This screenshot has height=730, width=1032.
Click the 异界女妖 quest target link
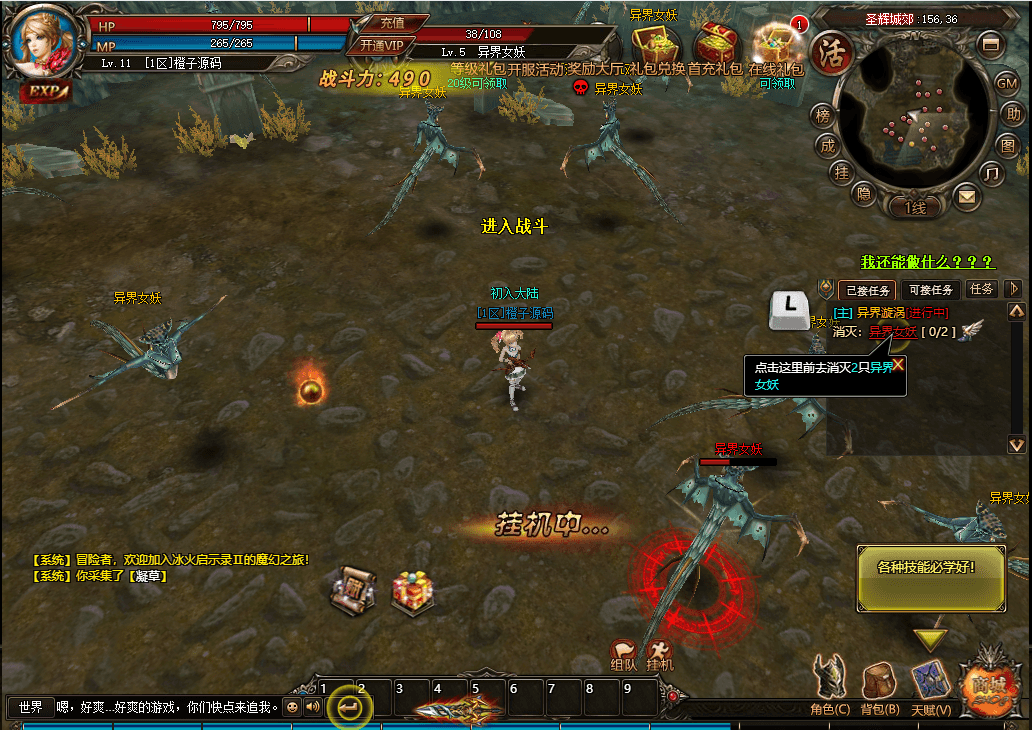coord(892,332)
